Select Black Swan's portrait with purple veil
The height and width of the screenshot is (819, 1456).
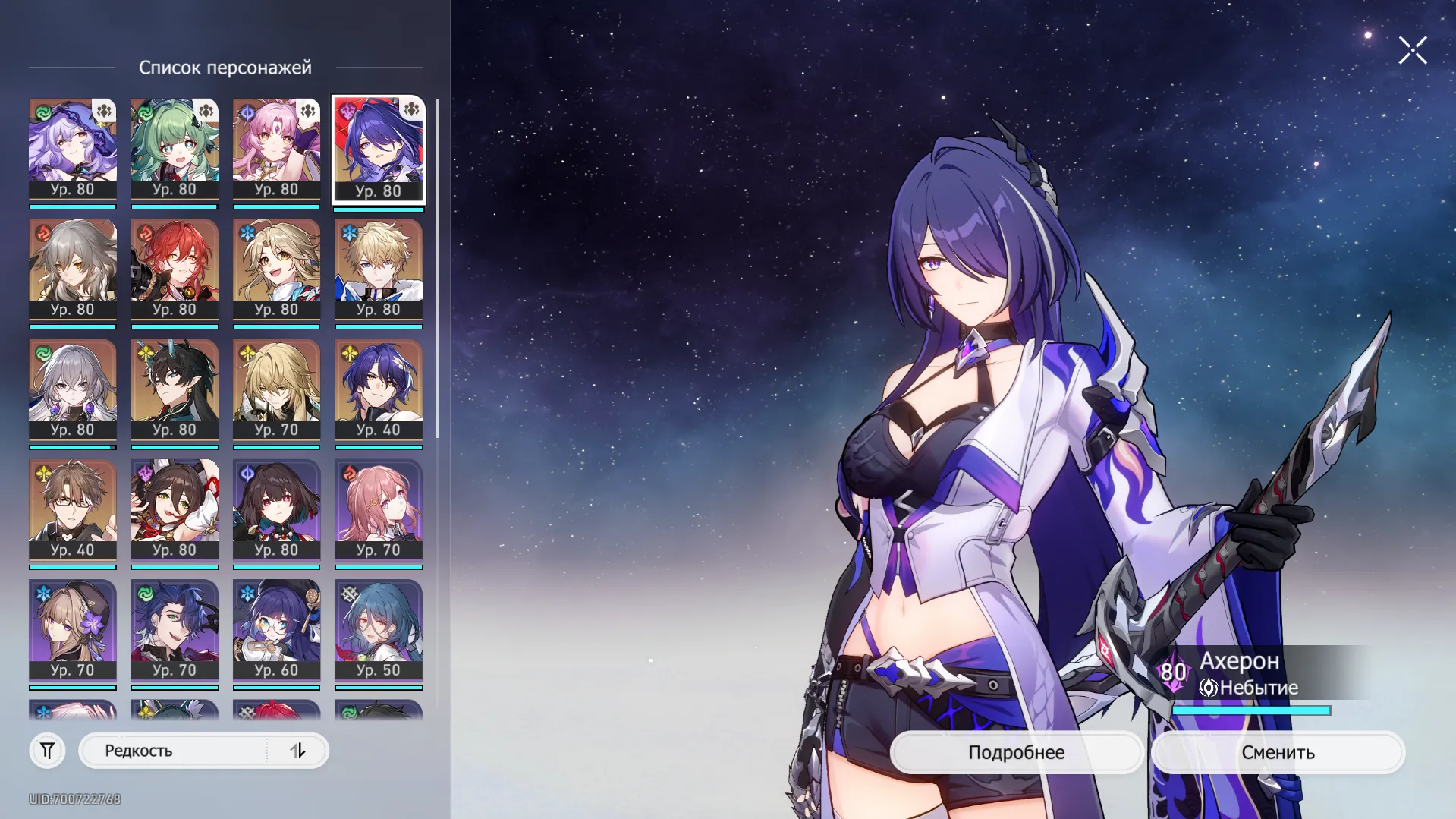73,149
